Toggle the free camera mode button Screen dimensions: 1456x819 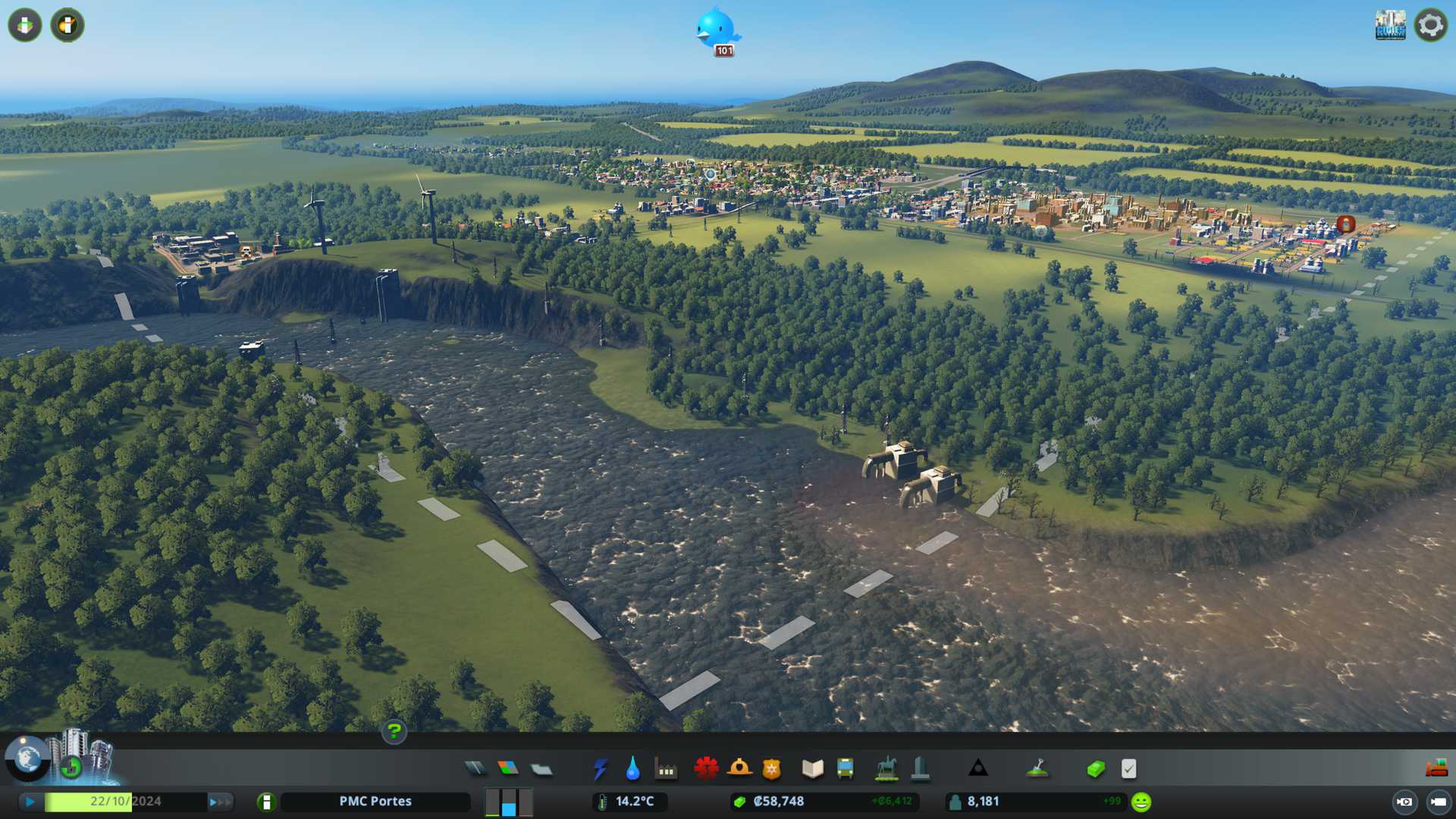click(x=1438, y=802)
